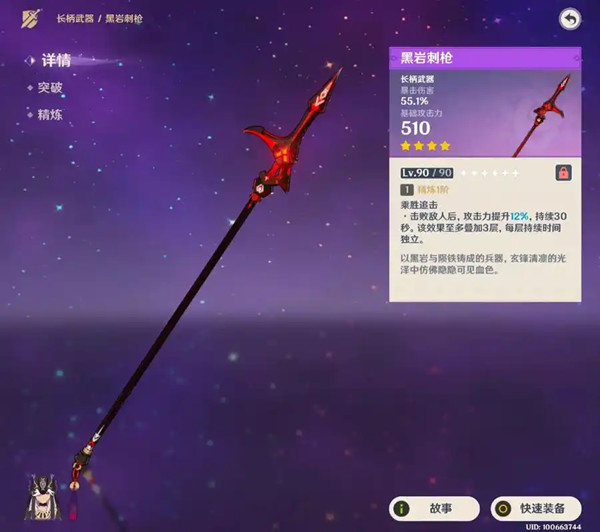Select the 精炼 refinement tab
The image size is (600, 532).
50,113
